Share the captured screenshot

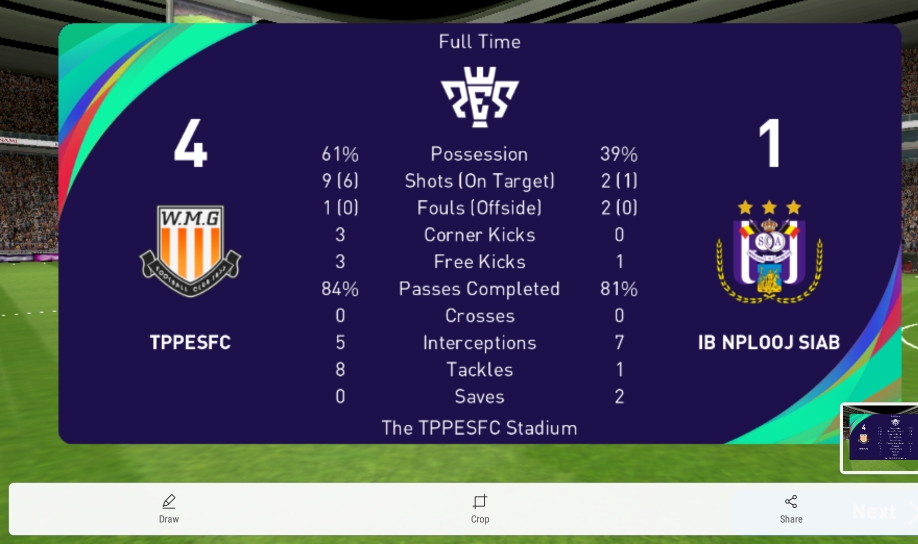pyautogui.click(x=791, y=508)
